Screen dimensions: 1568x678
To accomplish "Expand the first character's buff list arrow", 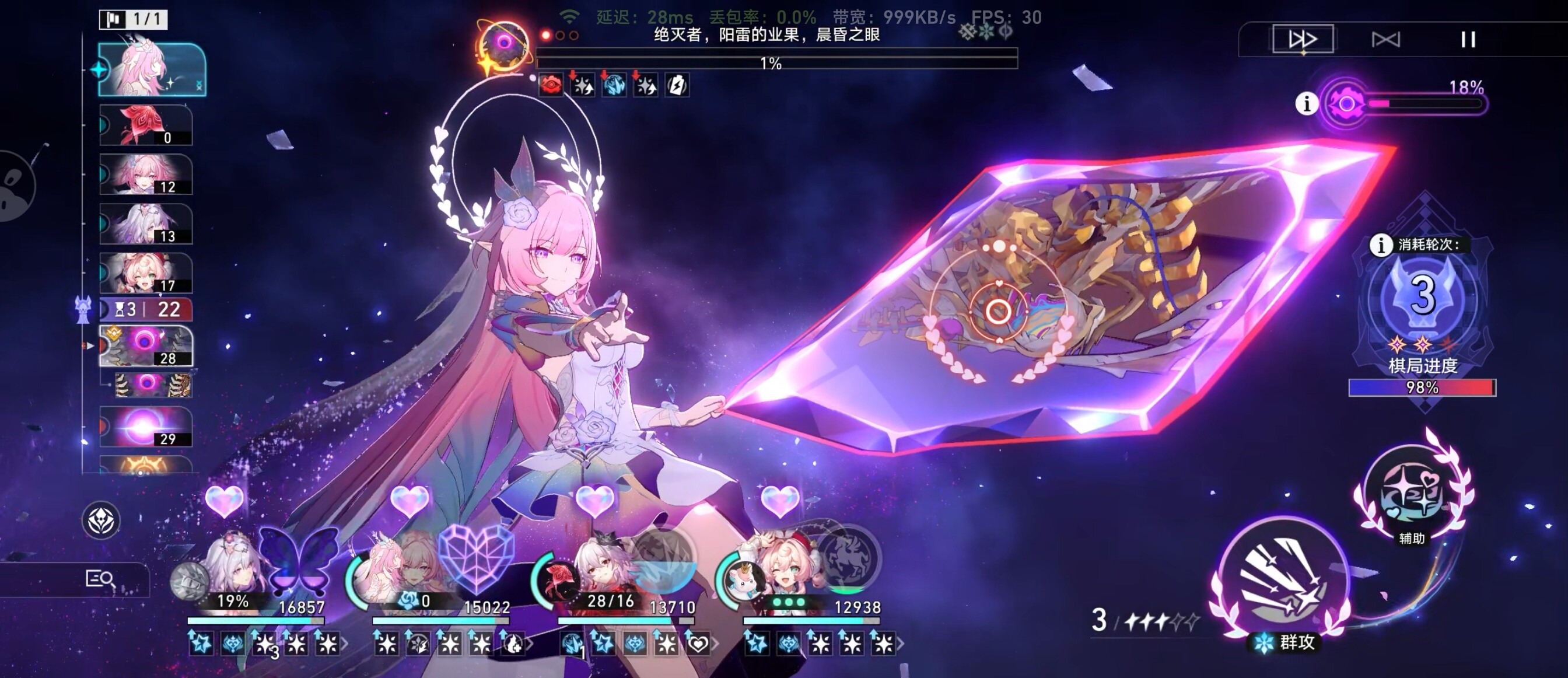I will 345,644.
